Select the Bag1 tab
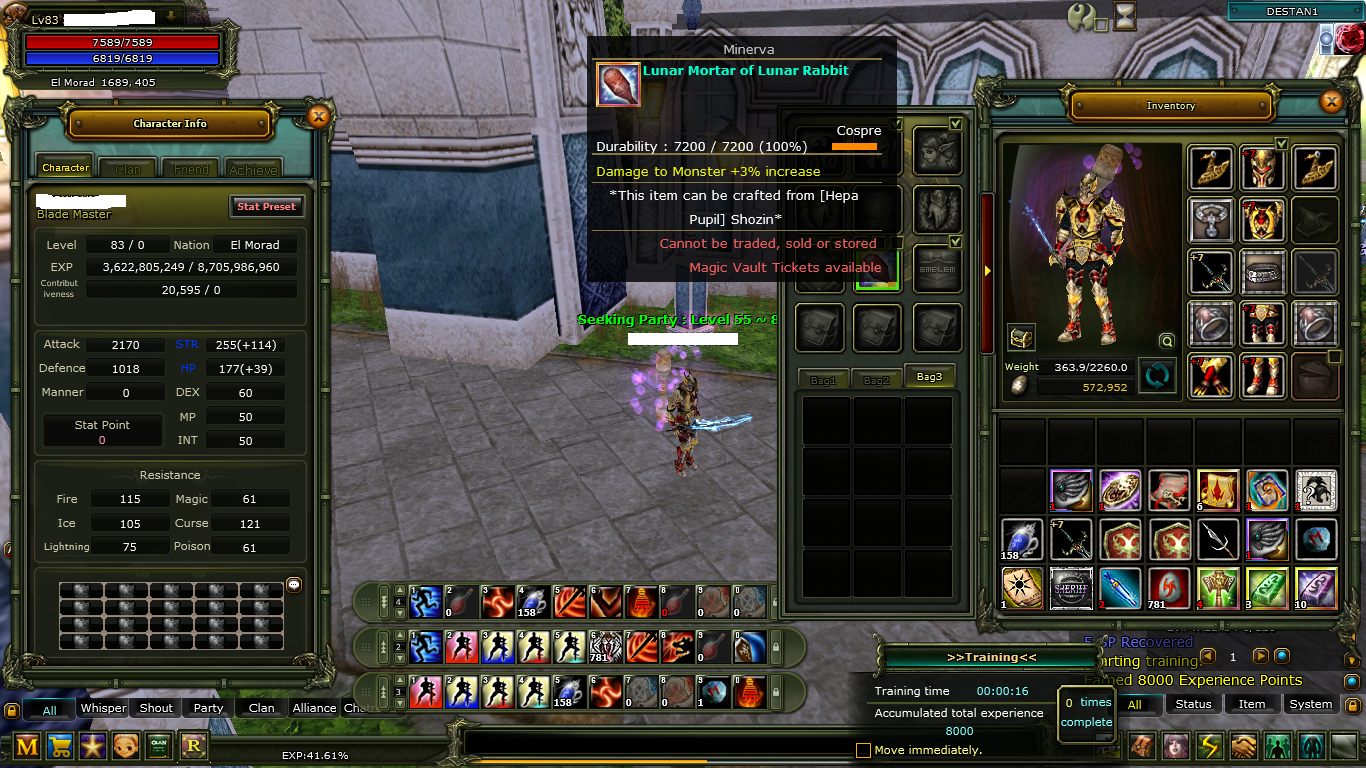1366x768 pixels. pyautogui.click(x=822, y=380)
